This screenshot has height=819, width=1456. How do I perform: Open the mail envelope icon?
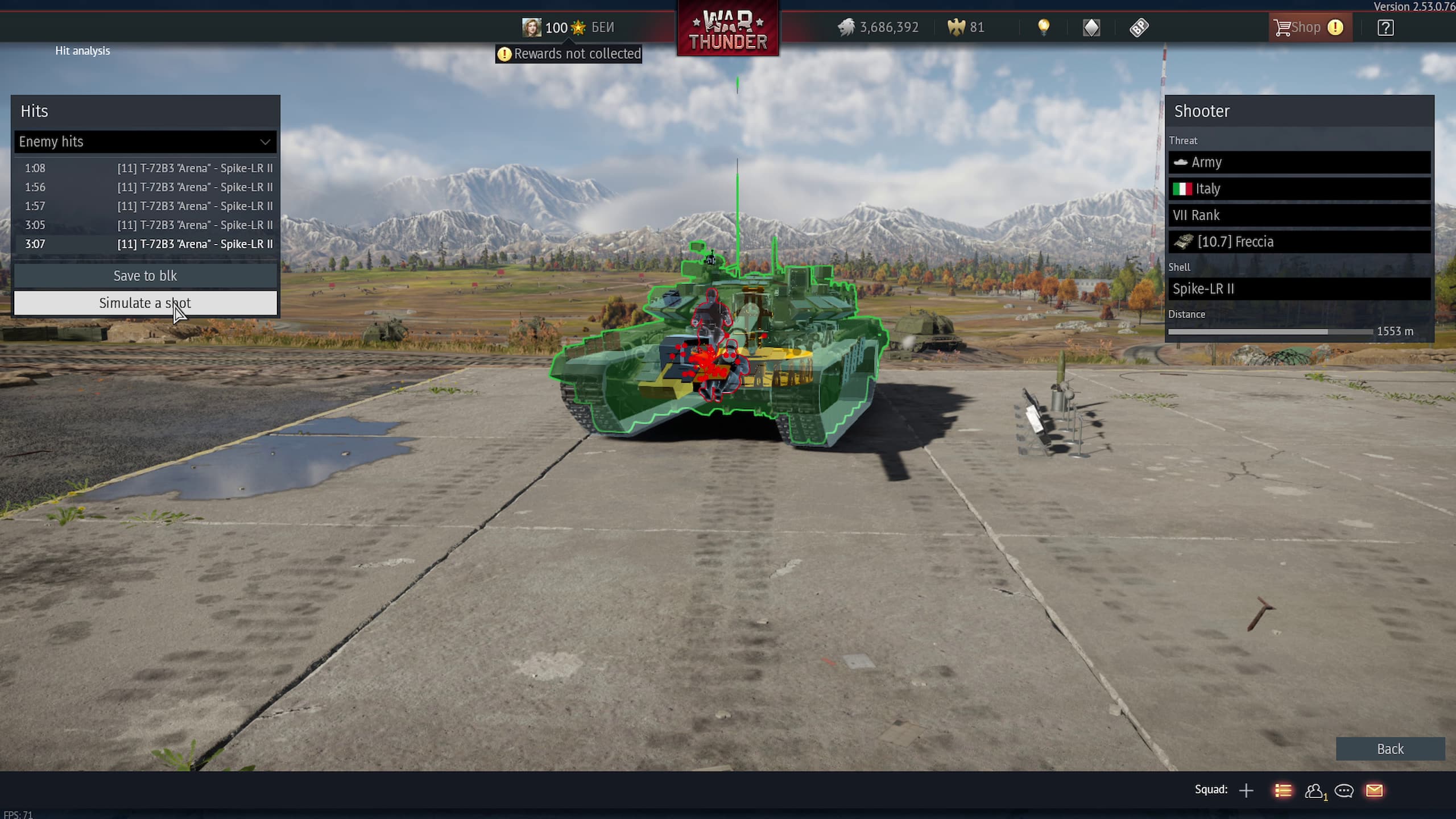click(x=1374, y=791)
